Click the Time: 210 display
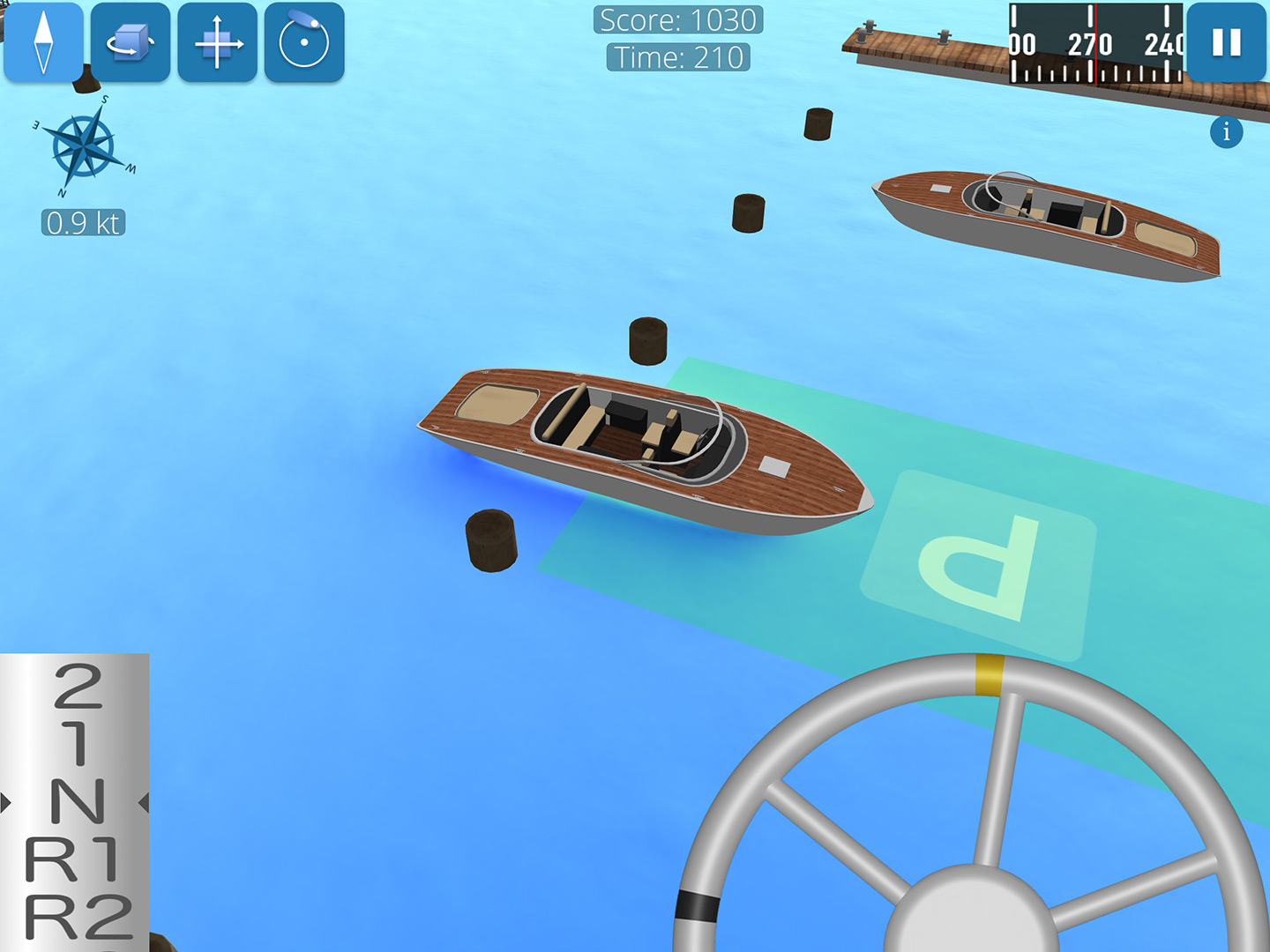The height and width of the screenshot is (952, 1270). [676, 58]
